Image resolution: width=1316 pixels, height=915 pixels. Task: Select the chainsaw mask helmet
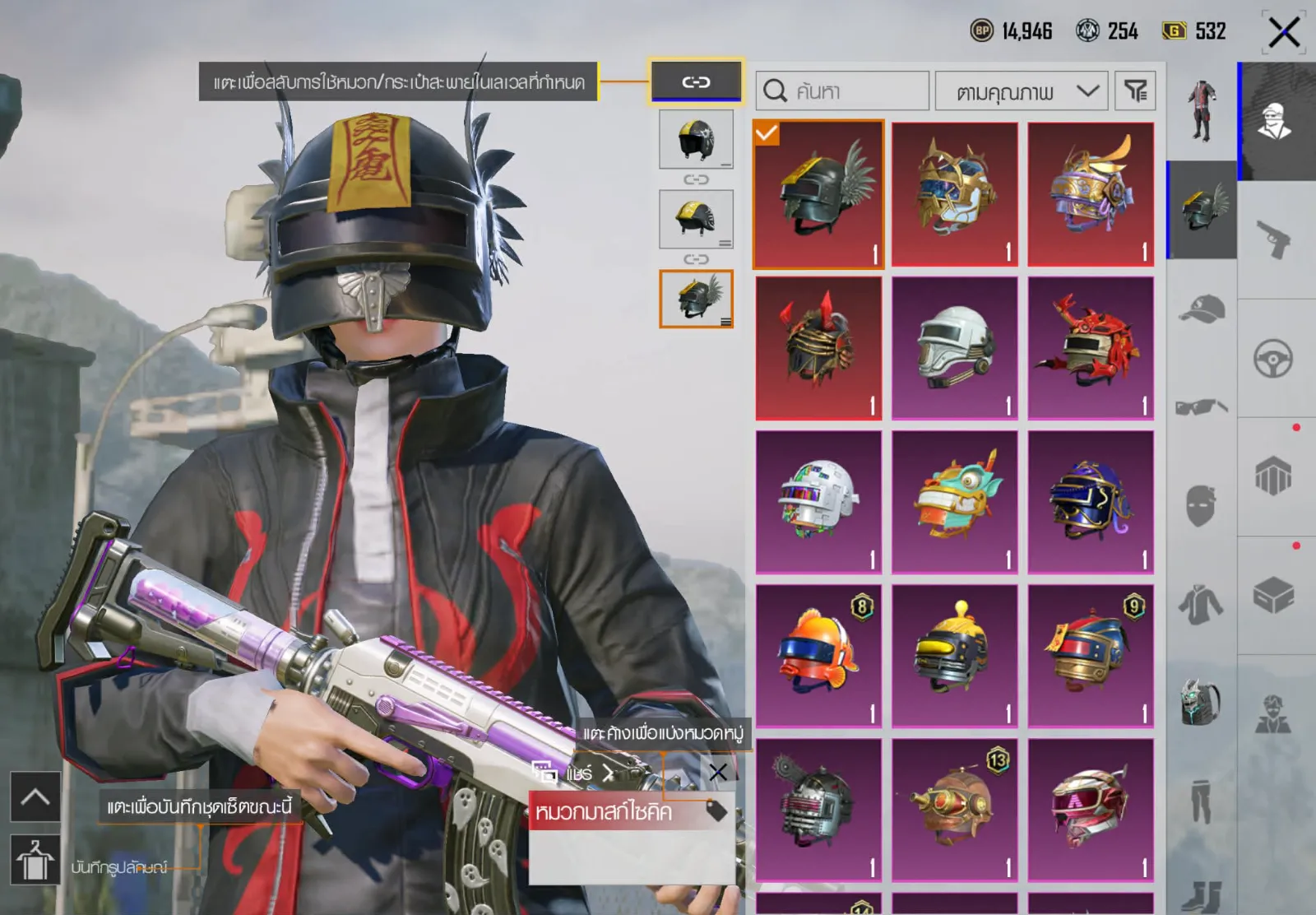click(818, 810)
